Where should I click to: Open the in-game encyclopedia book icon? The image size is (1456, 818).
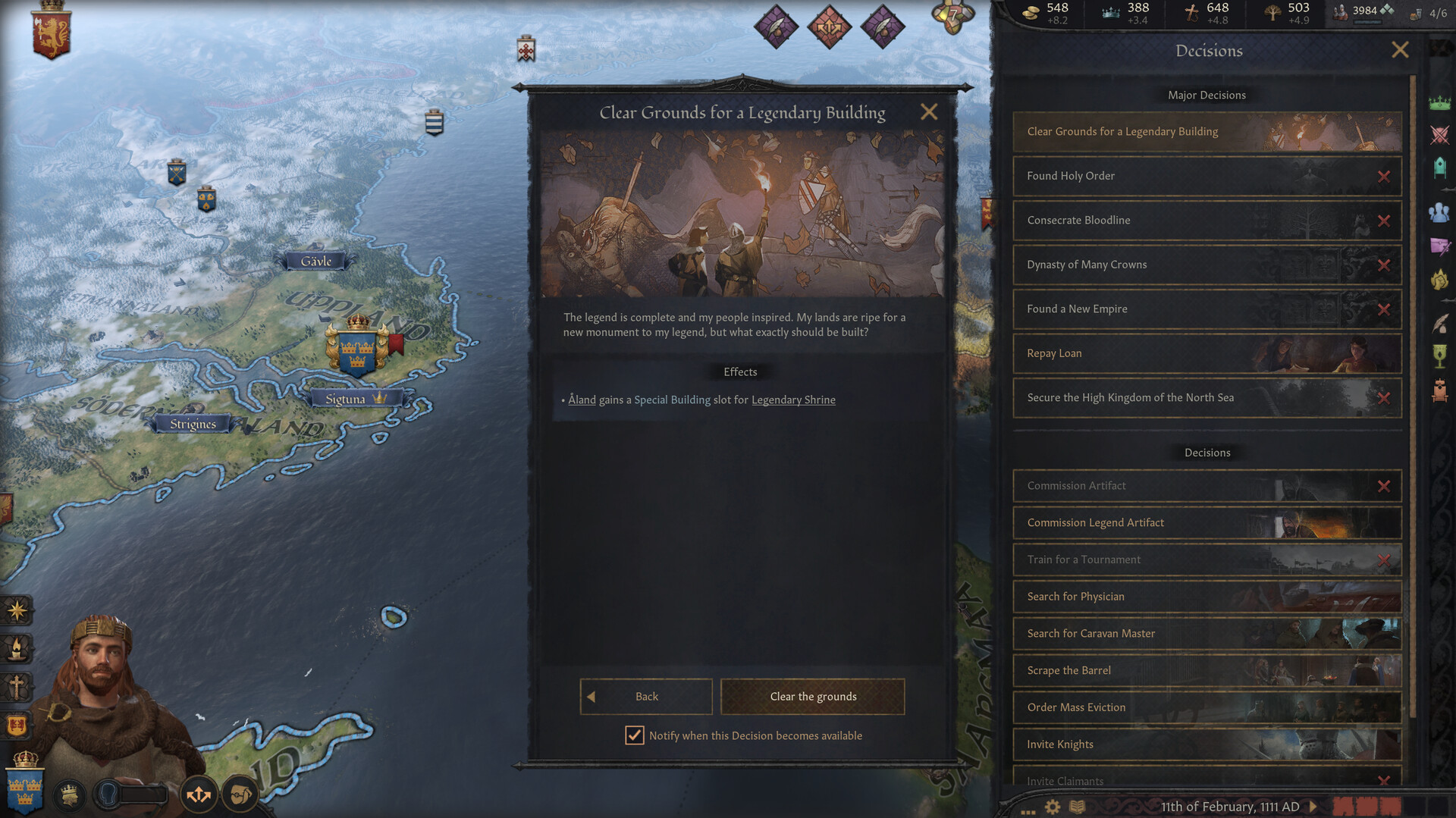pos(1077,806)
